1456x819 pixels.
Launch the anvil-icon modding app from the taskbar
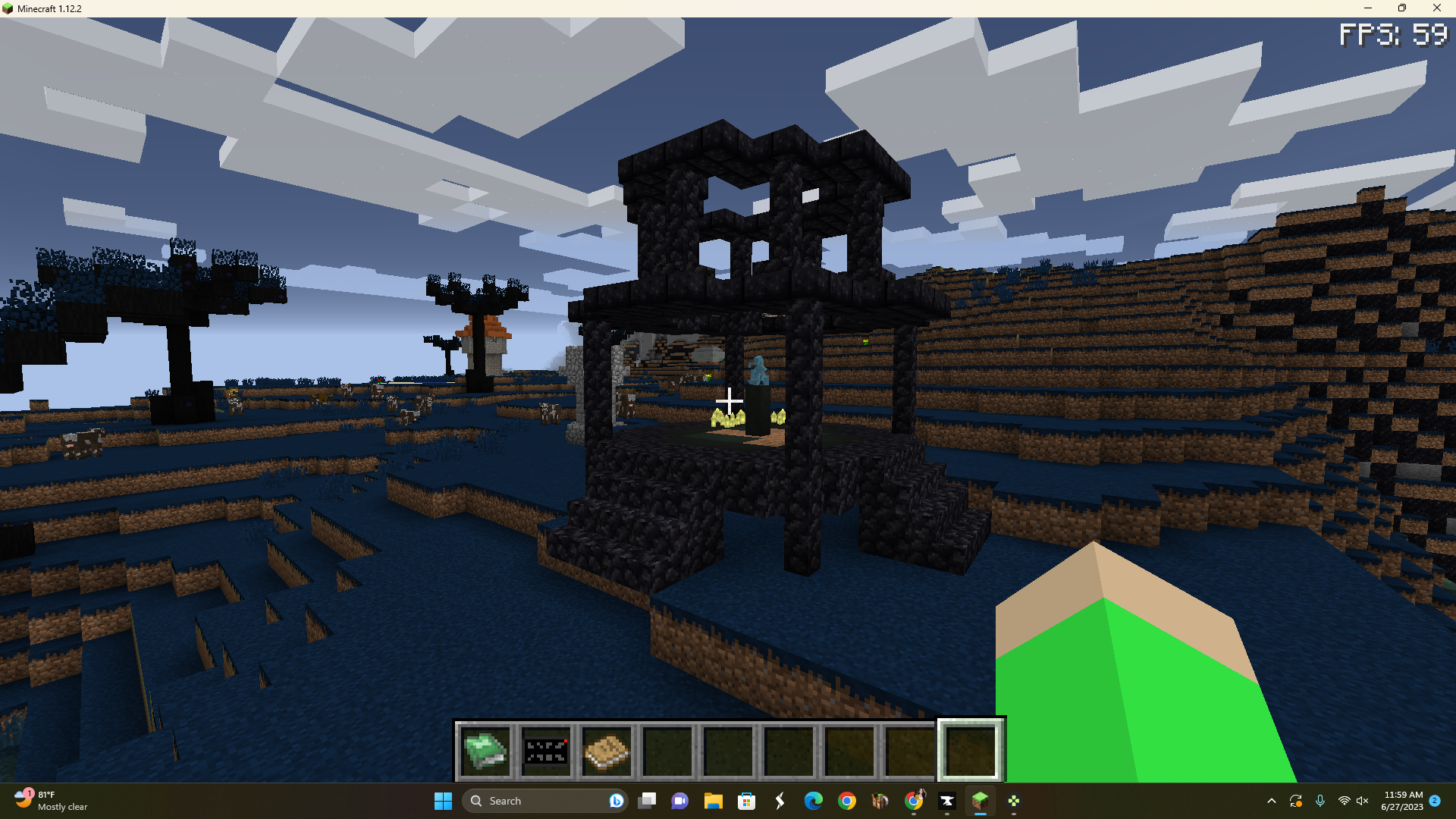click(946, 801)
